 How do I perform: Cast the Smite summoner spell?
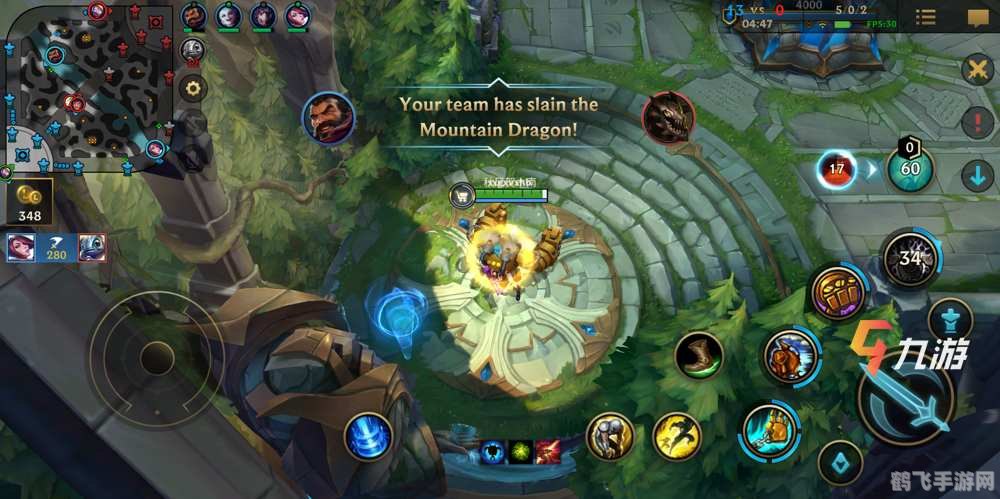pos(610,436)
